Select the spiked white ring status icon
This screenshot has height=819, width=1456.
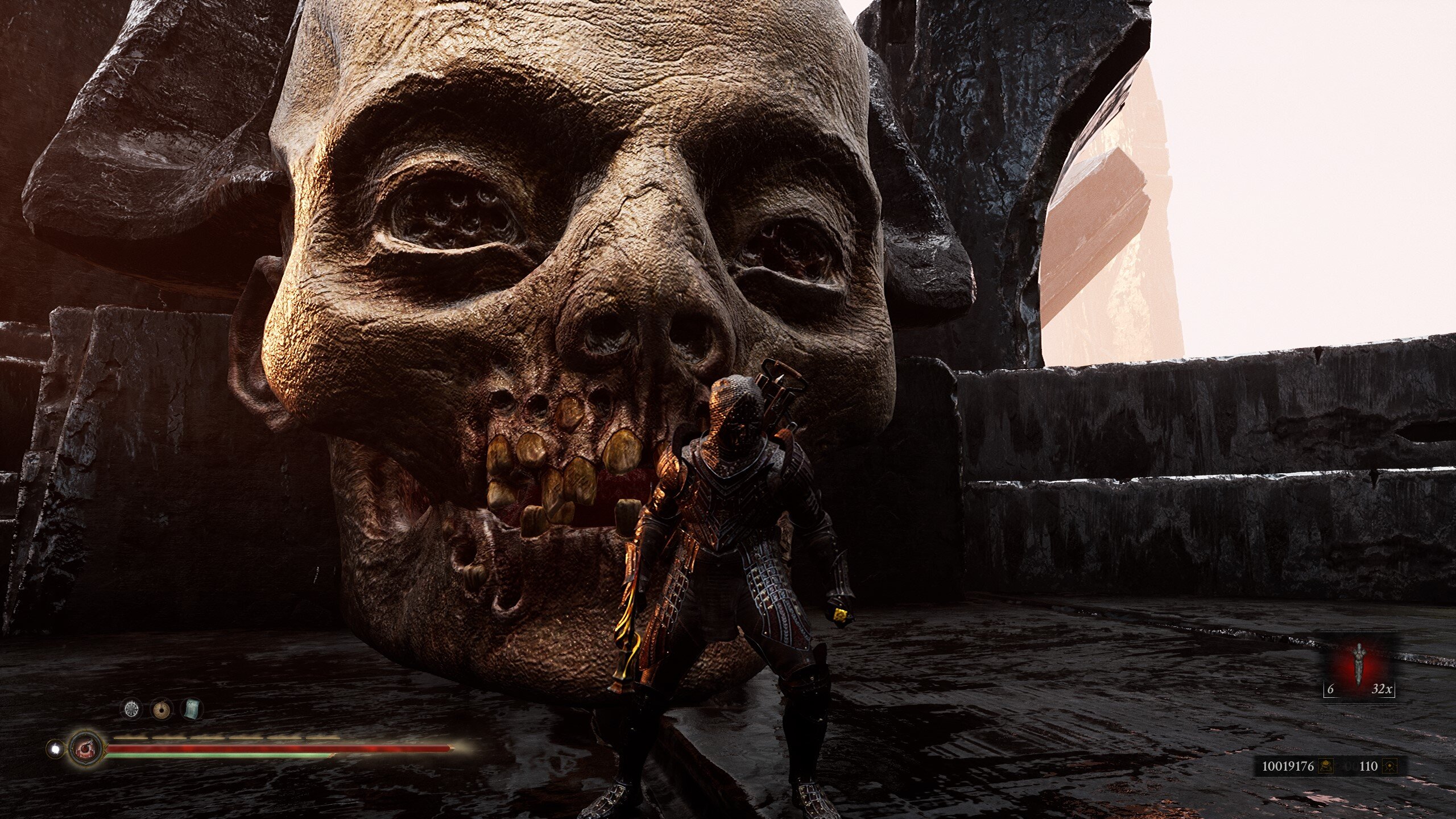(132, 709)
